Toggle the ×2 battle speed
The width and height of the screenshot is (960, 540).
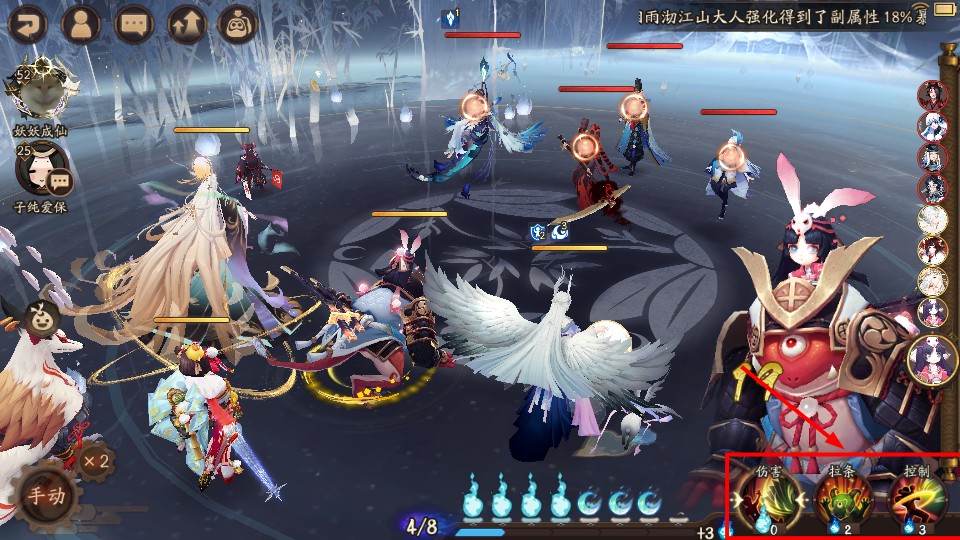[x=96, y=461]
